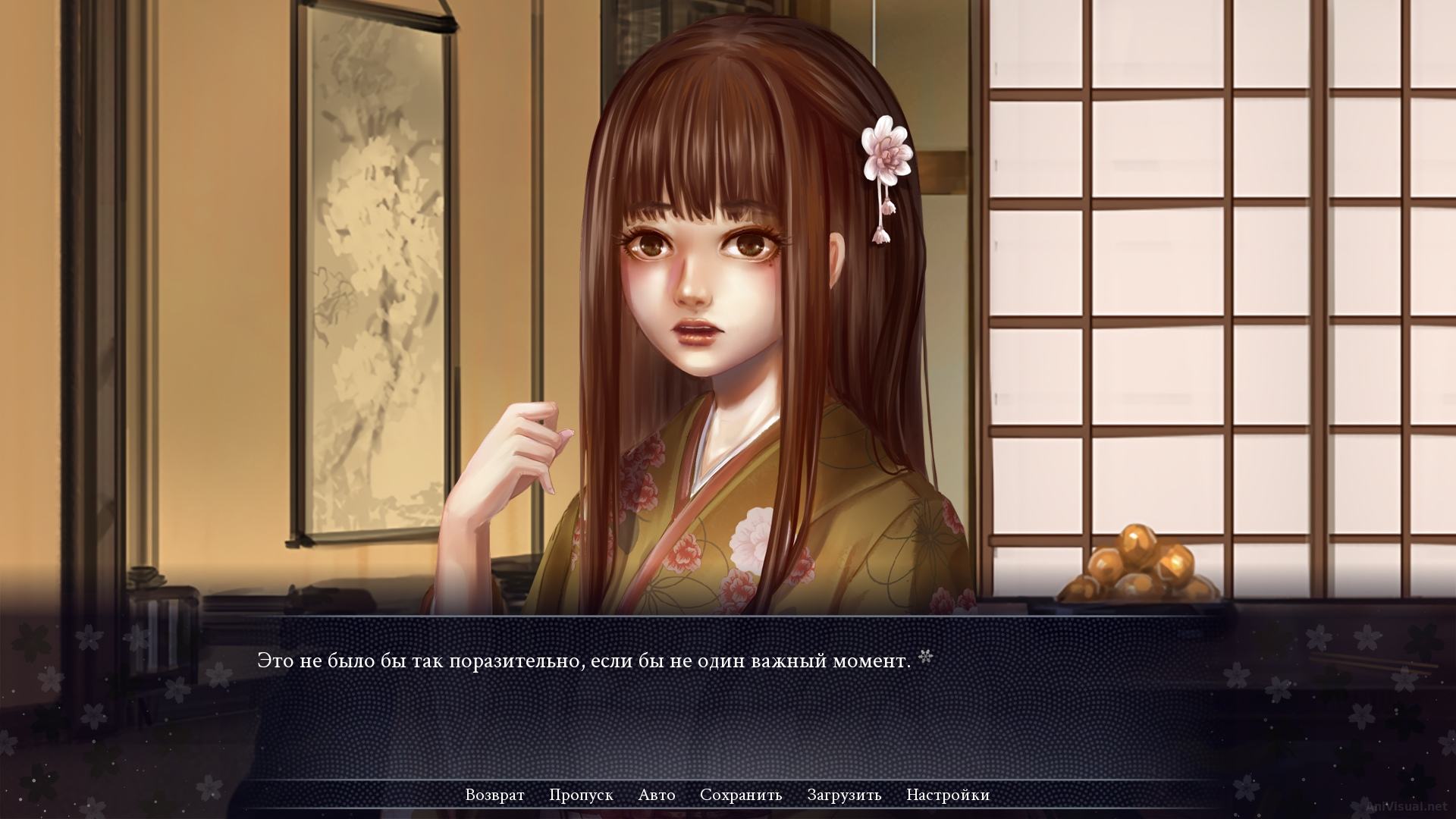Enable Авто mode for automatic reading
Screen dimensions: 1456x819
coord(657,795)
